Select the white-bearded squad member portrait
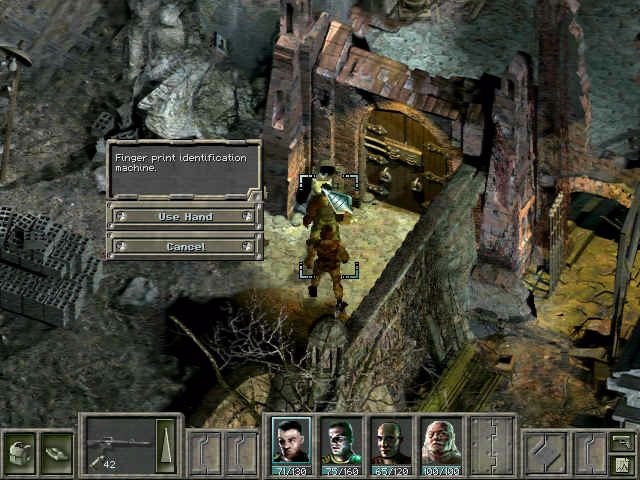Screen dimensions: 640x480 pos(440,442)
